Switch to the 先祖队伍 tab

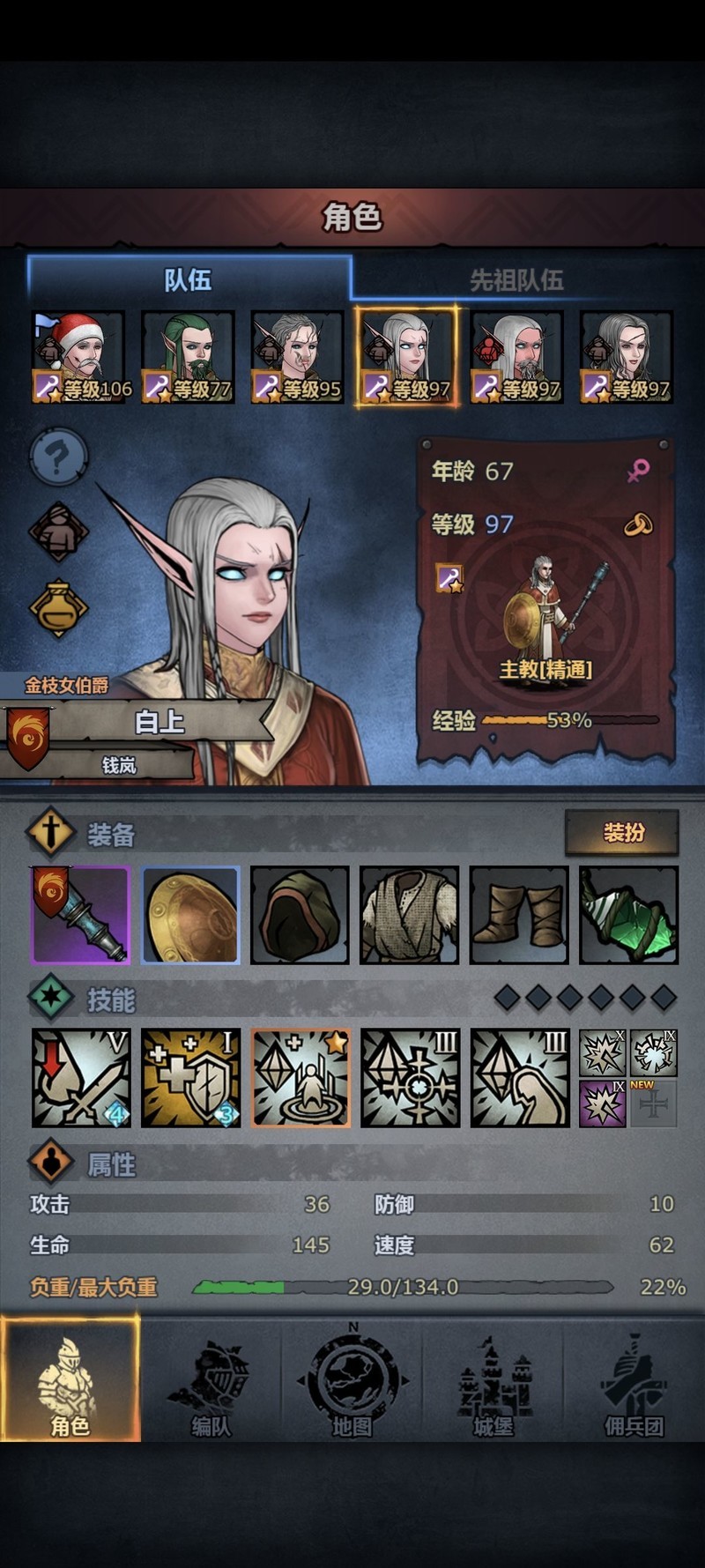[x=516, y=280]
